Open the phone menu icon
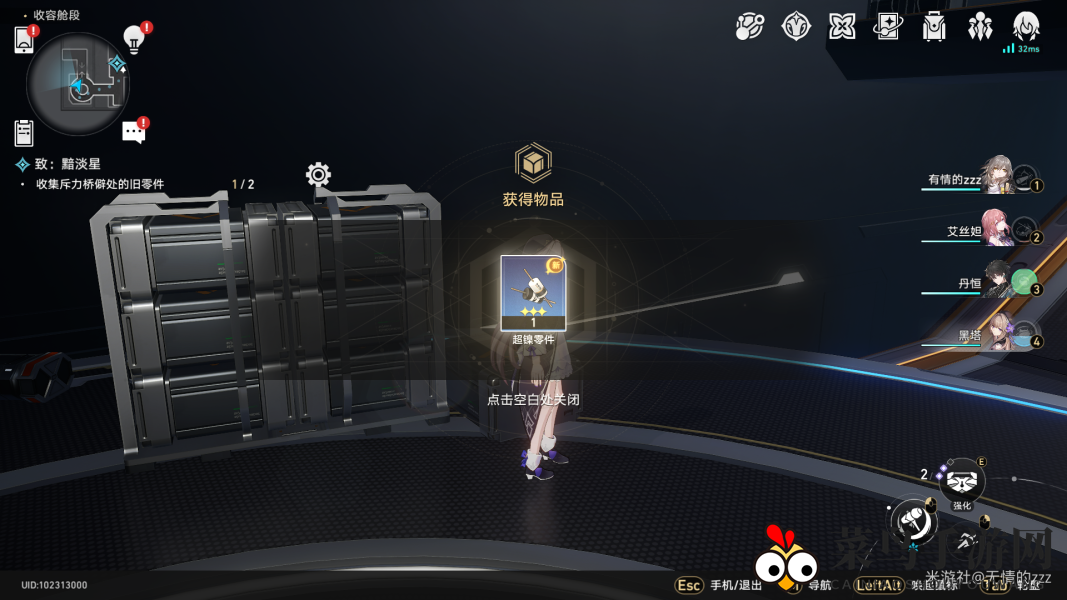Viewport: 1067px width, 600px height. pyautogui.click(x=24, y=40)
